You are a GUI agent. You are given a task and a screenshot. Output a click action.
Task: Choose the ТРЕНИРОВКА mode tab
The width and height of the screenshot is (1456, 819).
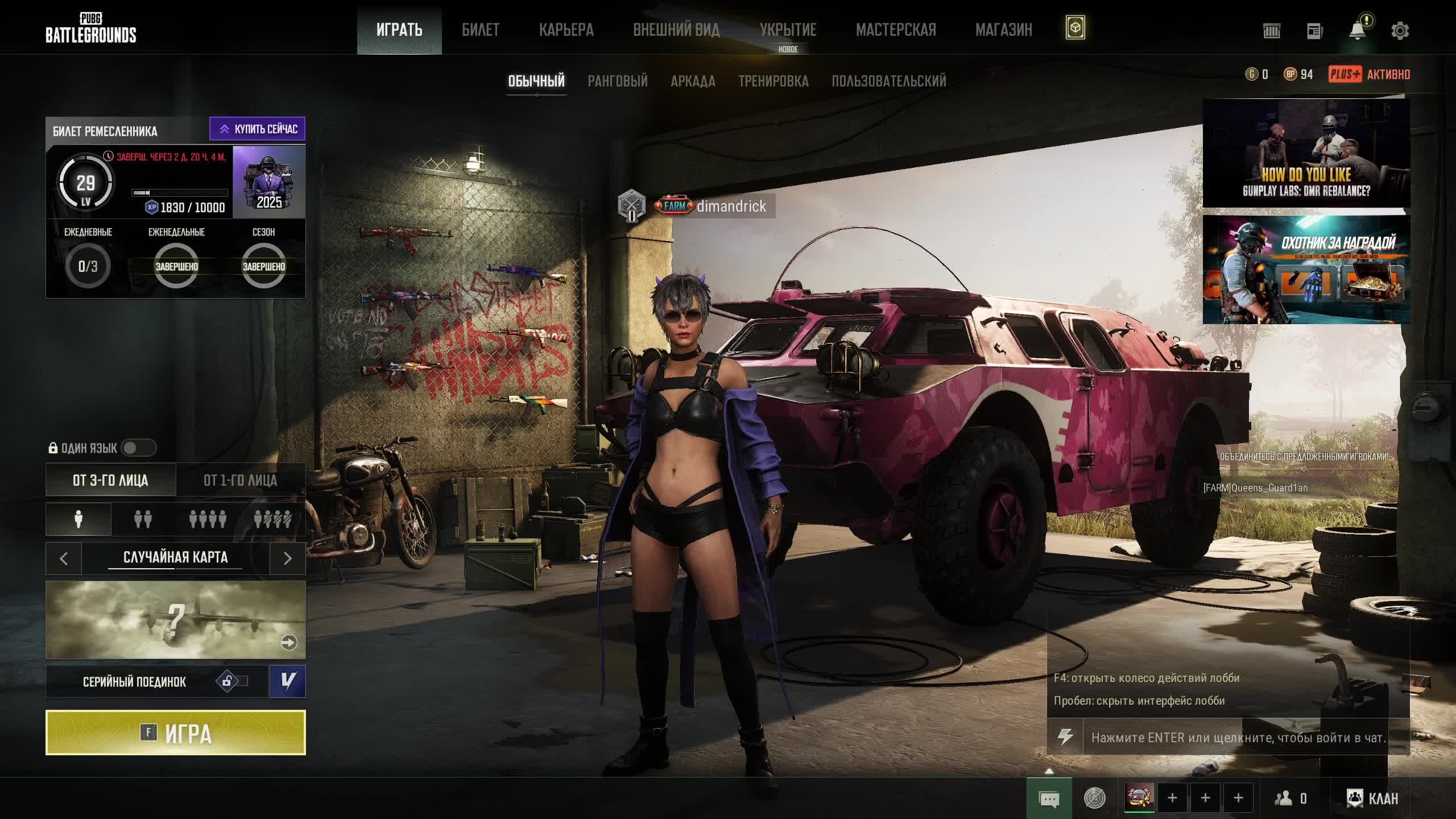(x=773, y=81)
